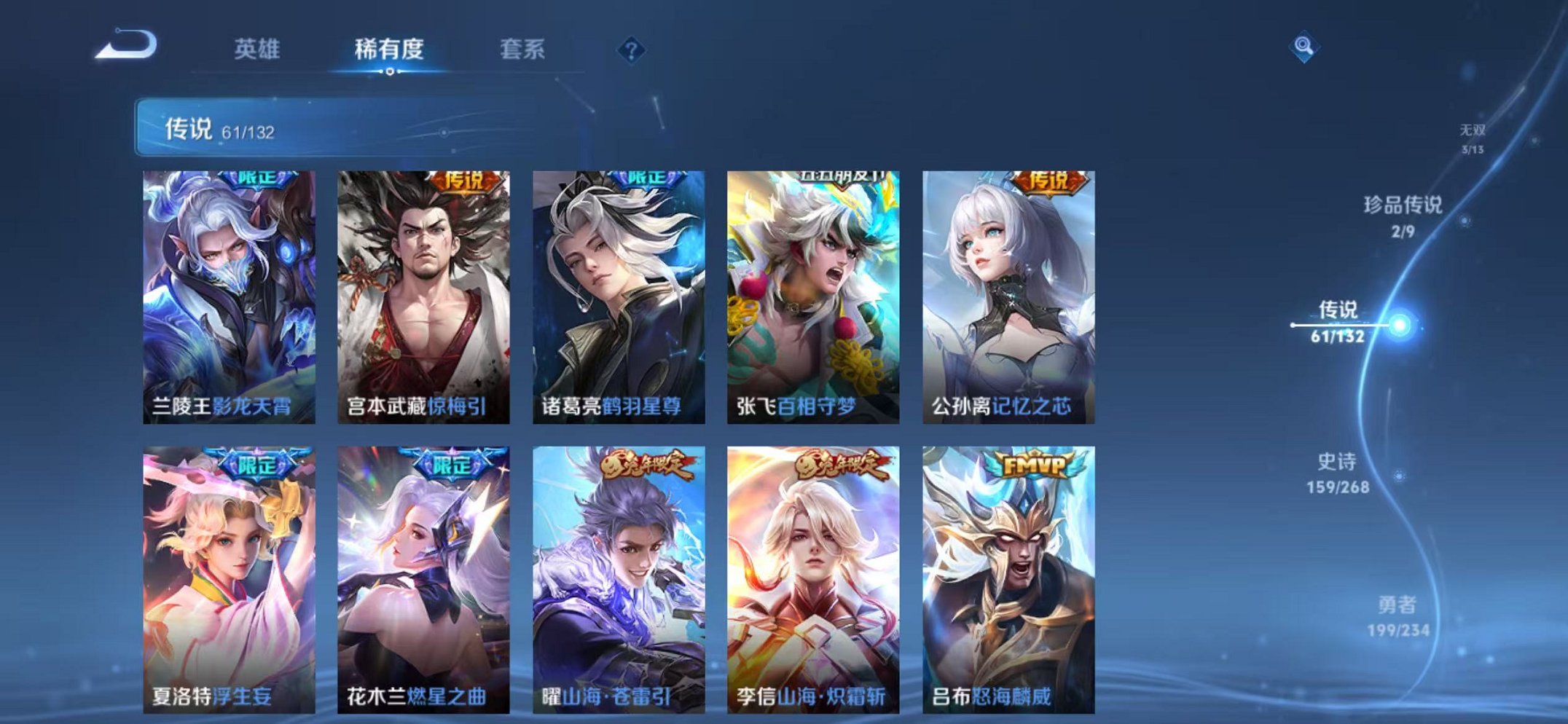This screenshot has height=724, width=1568.
Task: Switch to the 英雄 tab
Action: coord(258,50)
